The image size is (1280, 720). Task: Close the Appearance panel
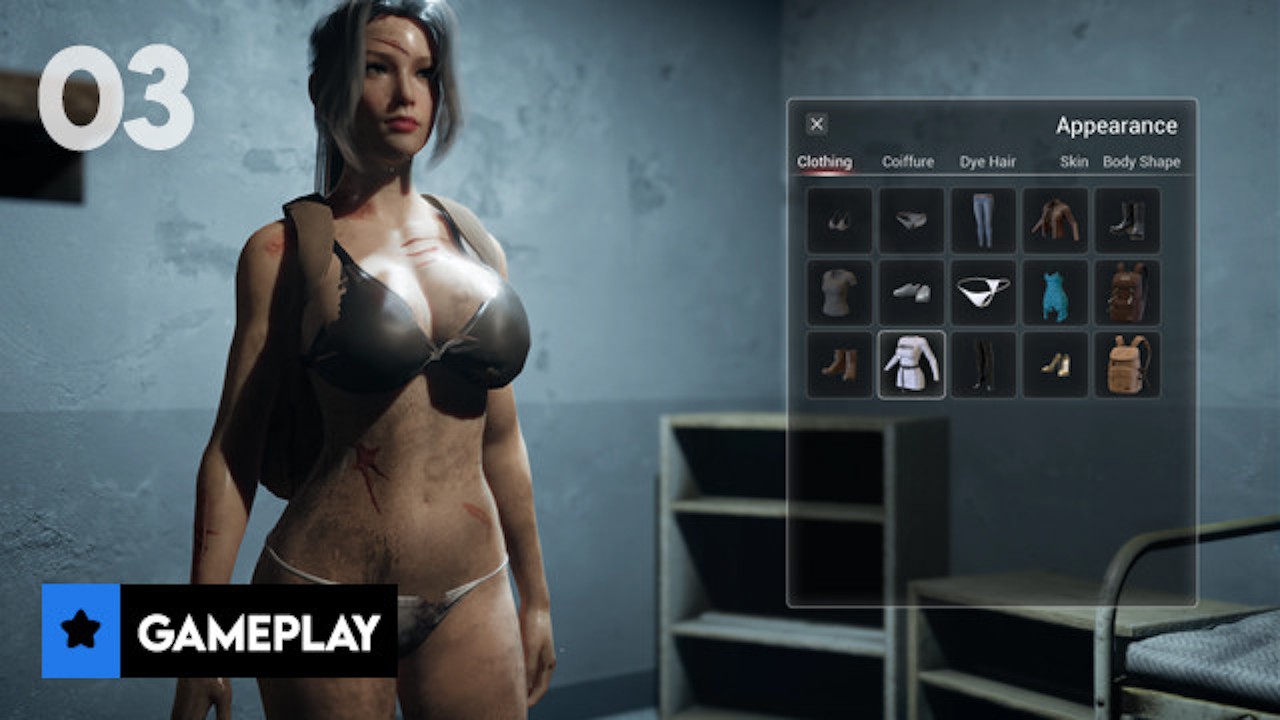[818, 123]
